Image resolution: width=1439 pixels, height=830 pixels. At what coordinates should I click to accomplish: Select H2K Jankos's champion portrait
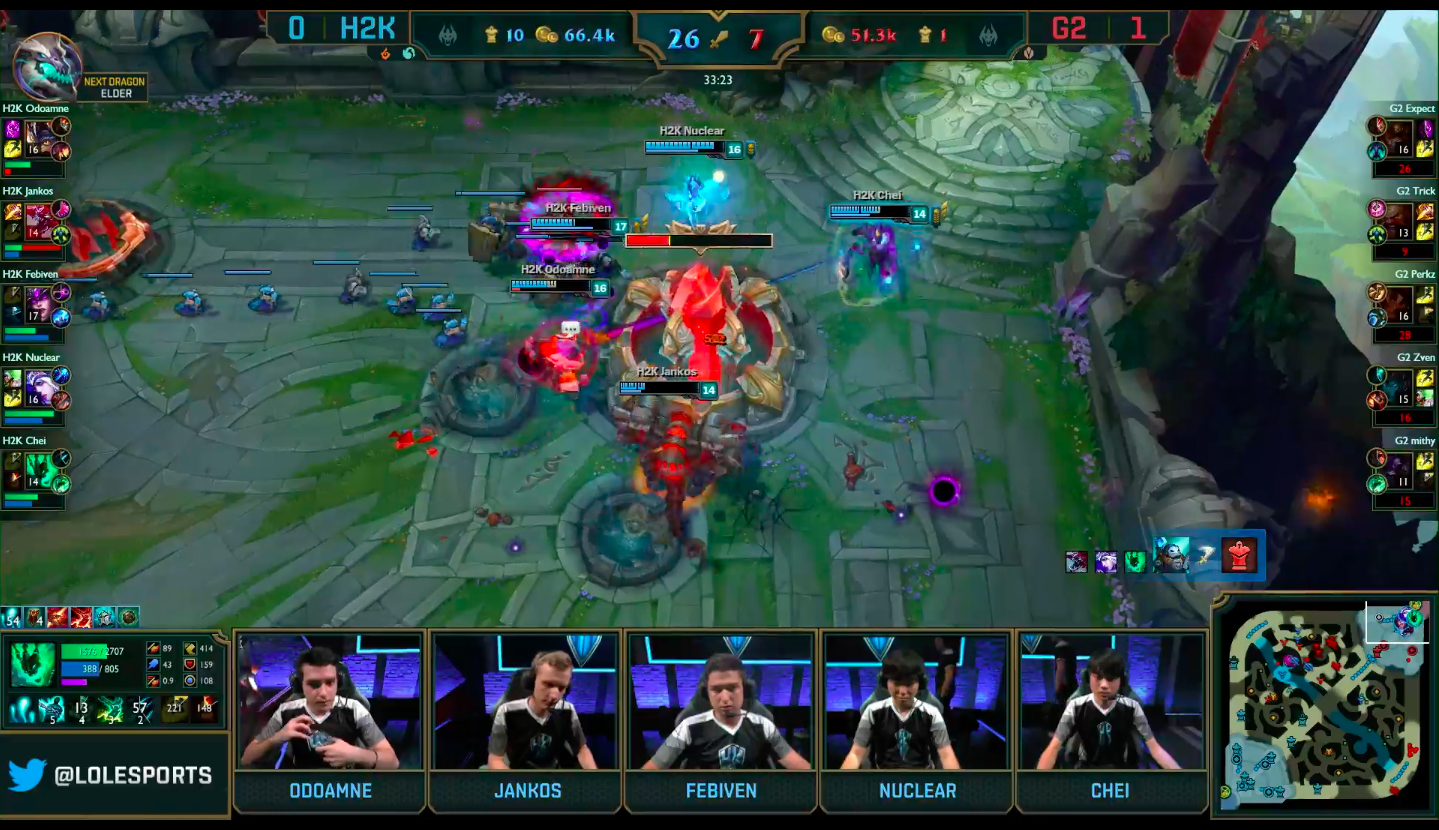pyautogui.click(x=40, y=220)
